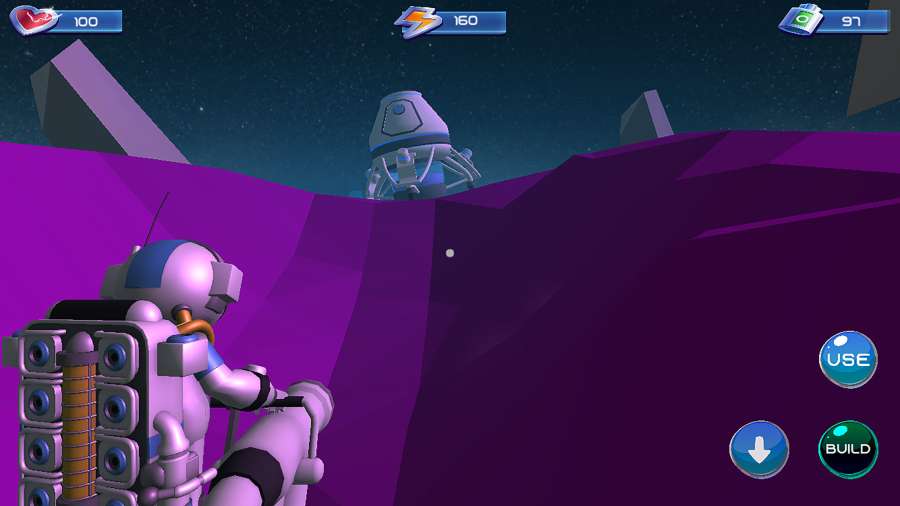Tap the blue USE button
This screenshot has height=506, width=900.
point(848,359)
